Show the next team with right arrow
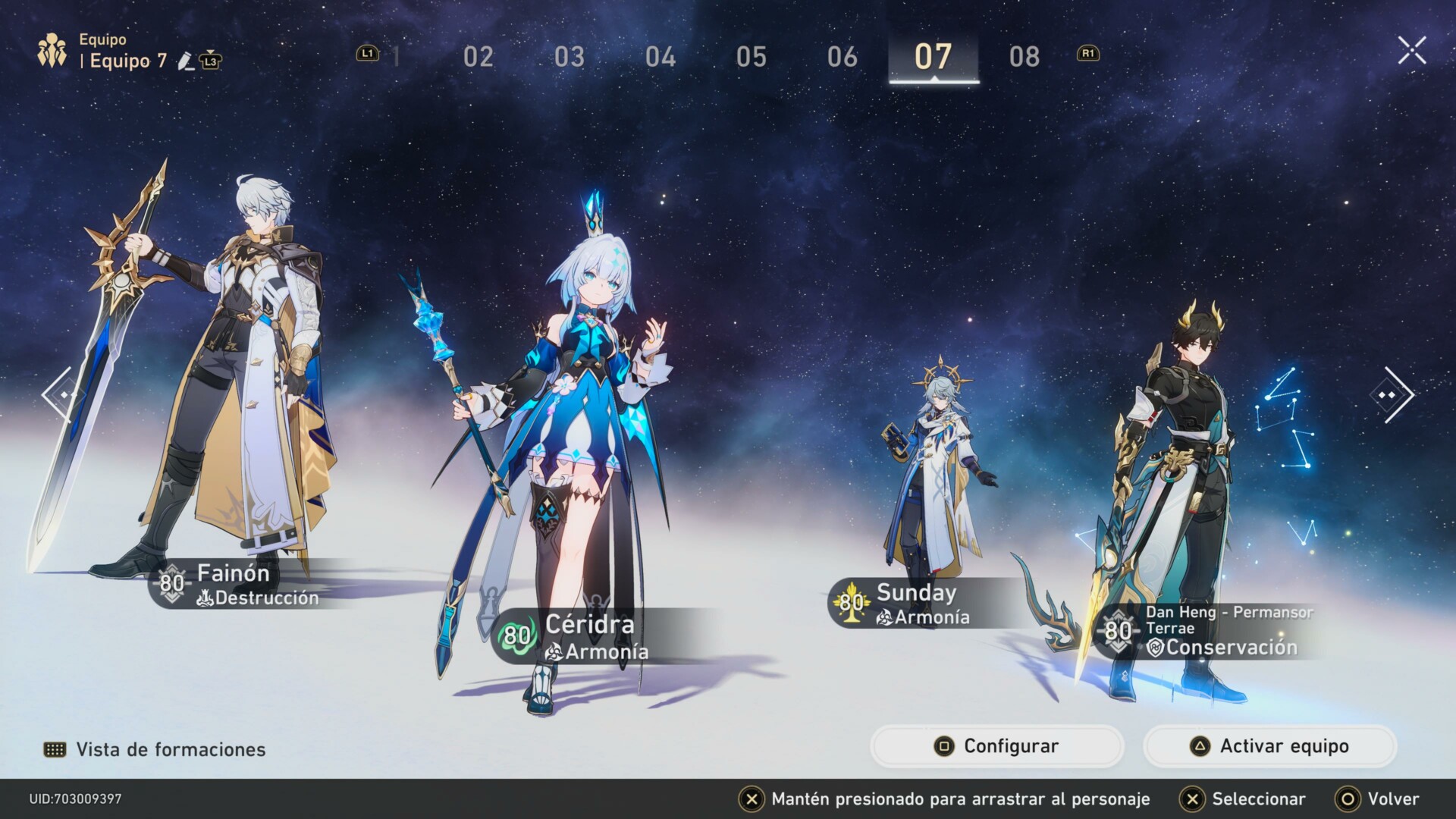This screenshot has width=1456, height=819. [x=1392, y=394]
